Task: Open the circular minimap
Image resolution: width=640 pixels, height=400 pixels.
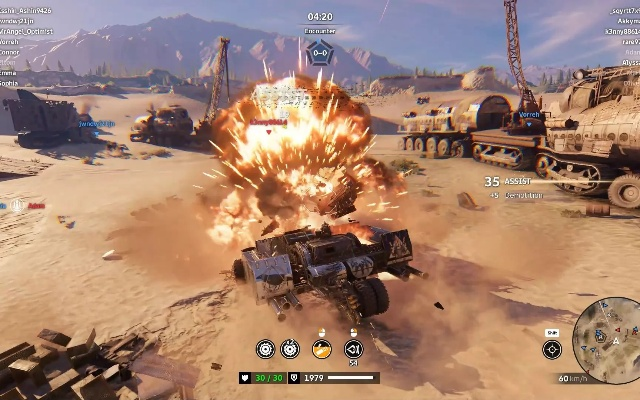Action: click(x=607, y=332)
